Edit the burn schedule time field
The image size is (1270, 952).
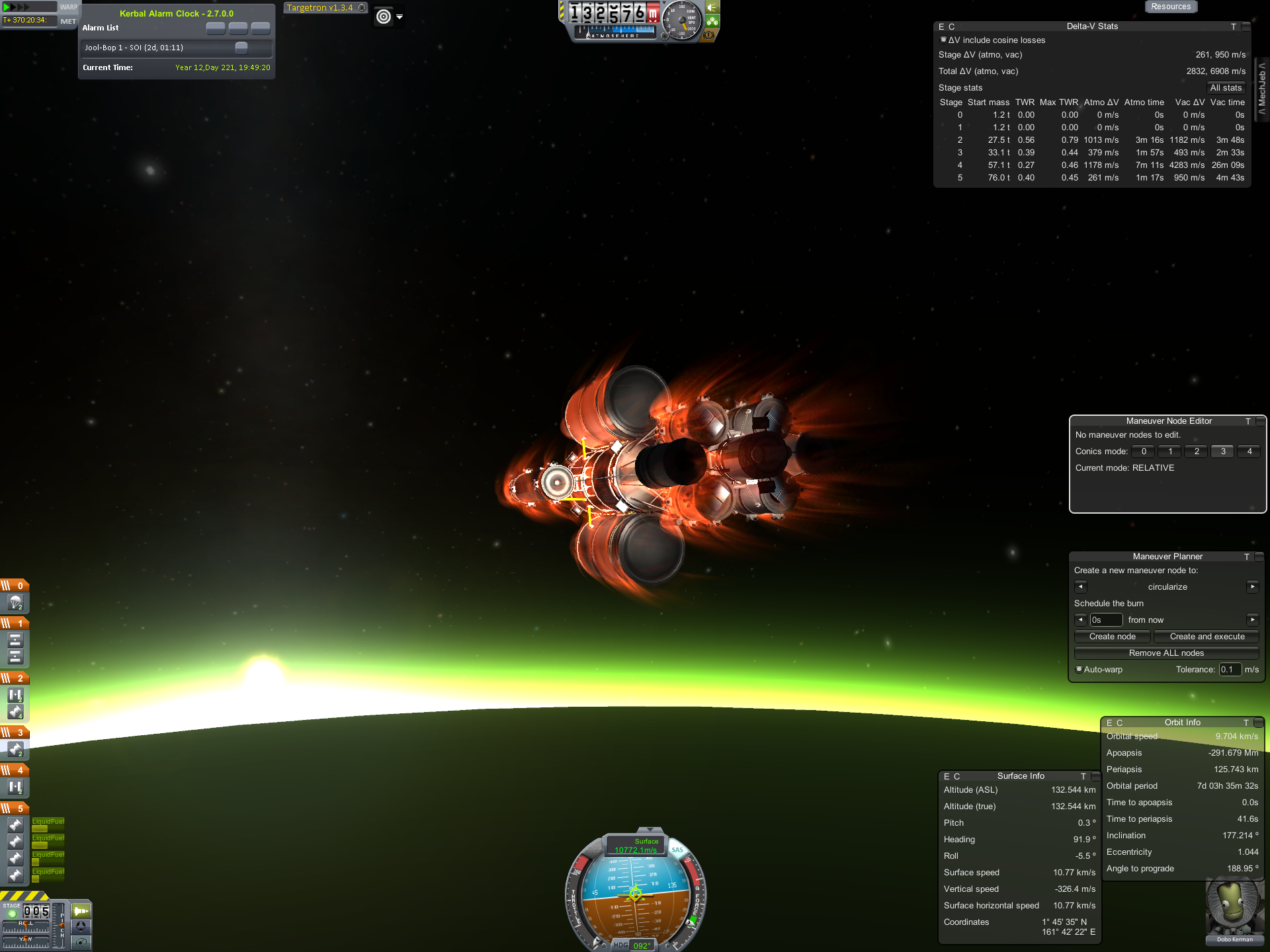1106,620
